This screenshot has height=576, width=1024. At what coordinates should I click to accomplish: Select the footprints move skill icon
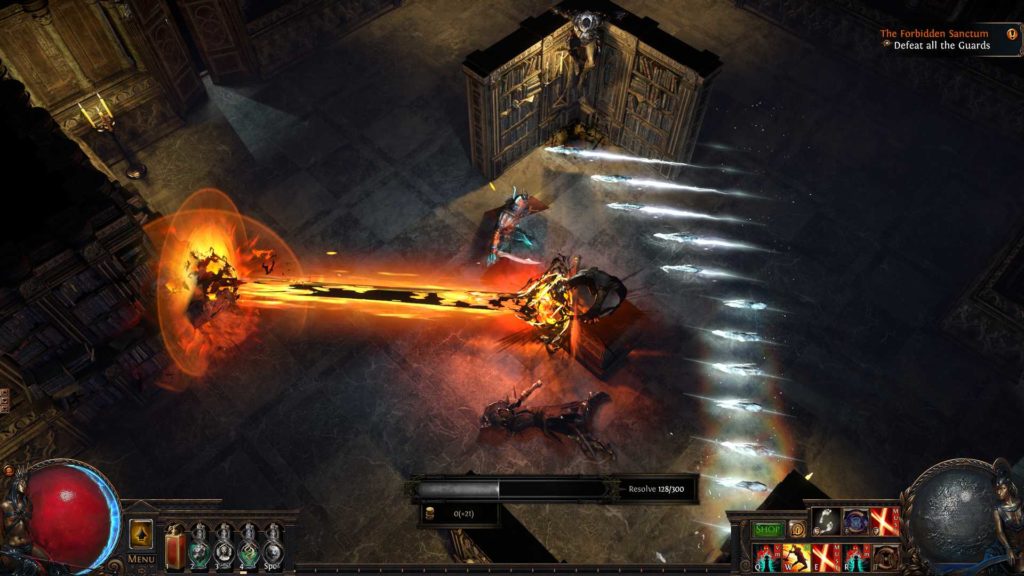[826, 521]
